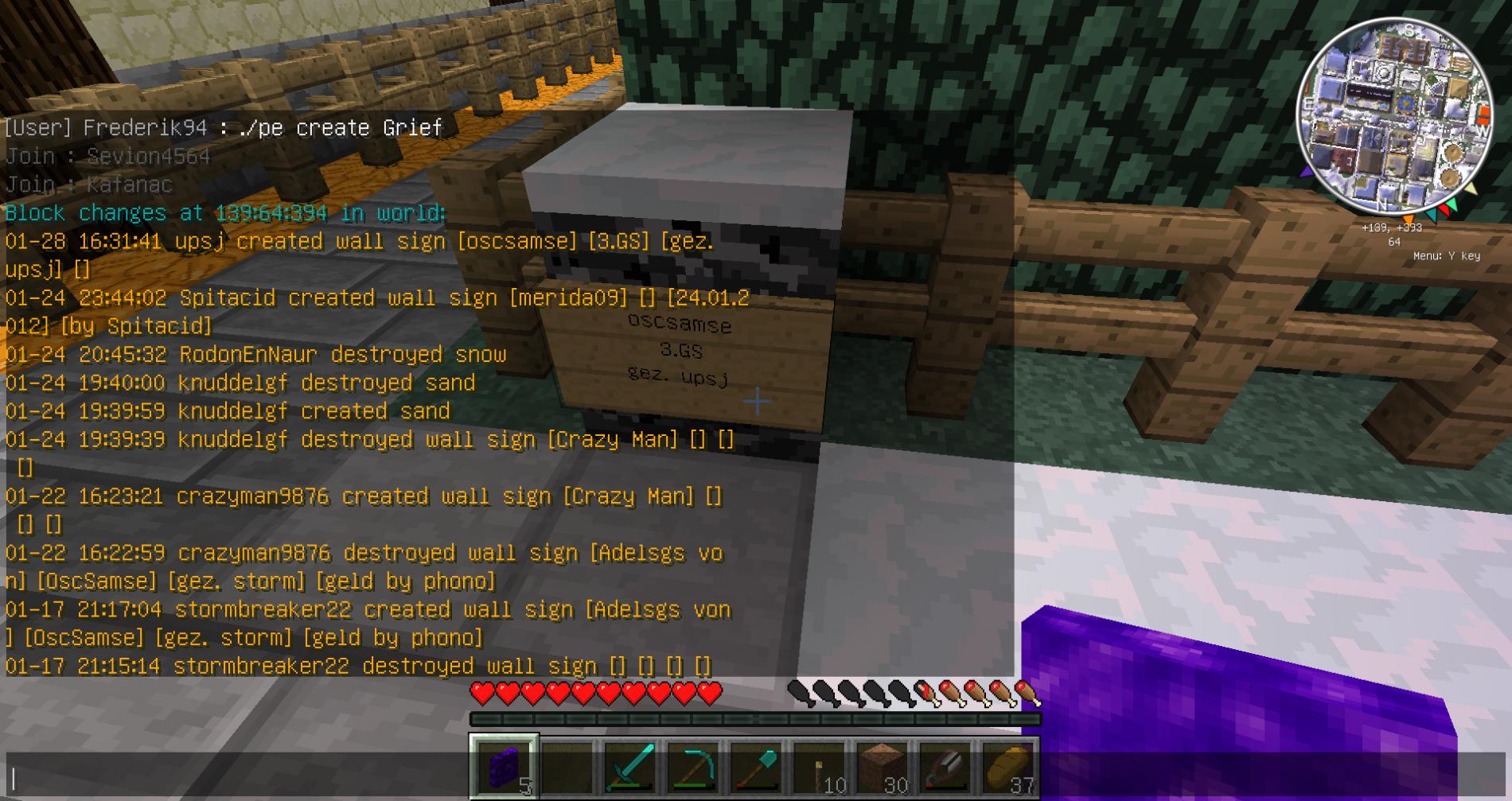Choose the bread stack of 37

[1007, 768]
